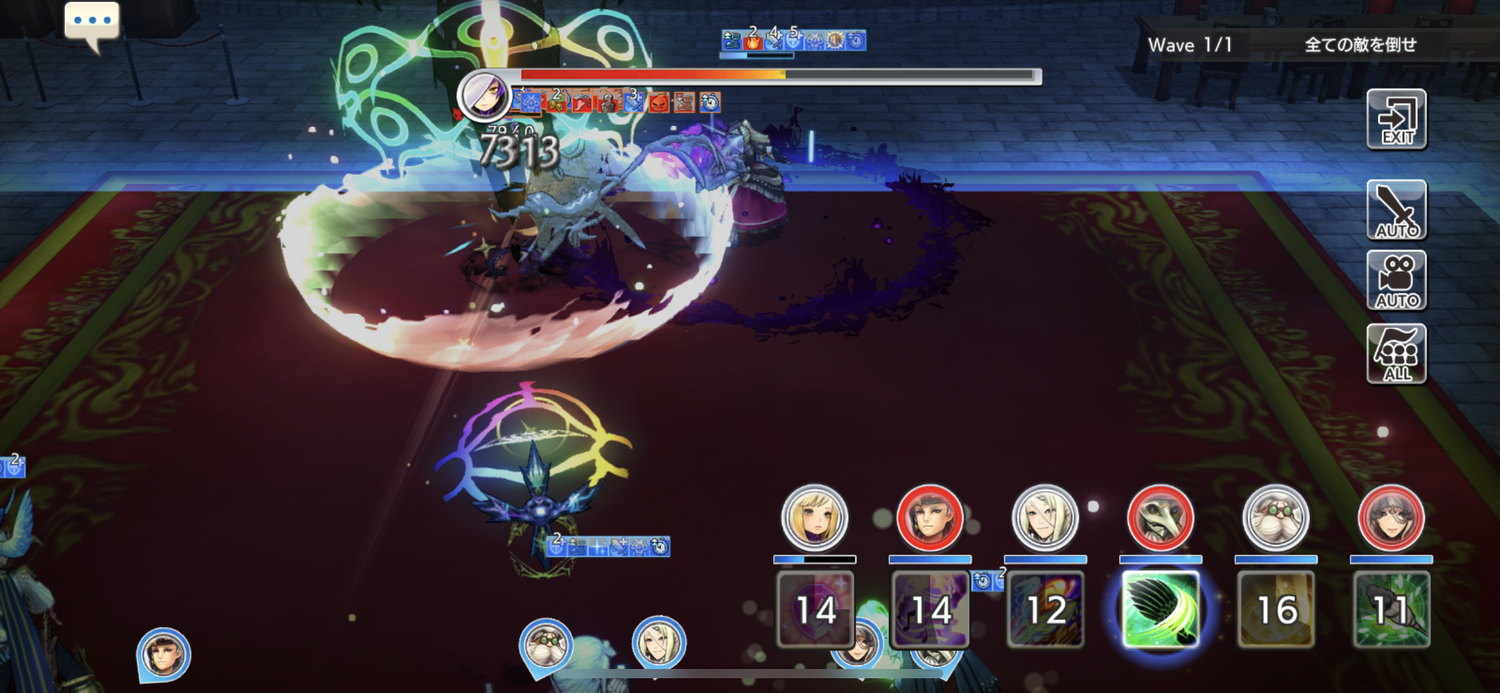Select the golden skill with cooldown 16
1500x693 pixels.
pos(1276,609)
